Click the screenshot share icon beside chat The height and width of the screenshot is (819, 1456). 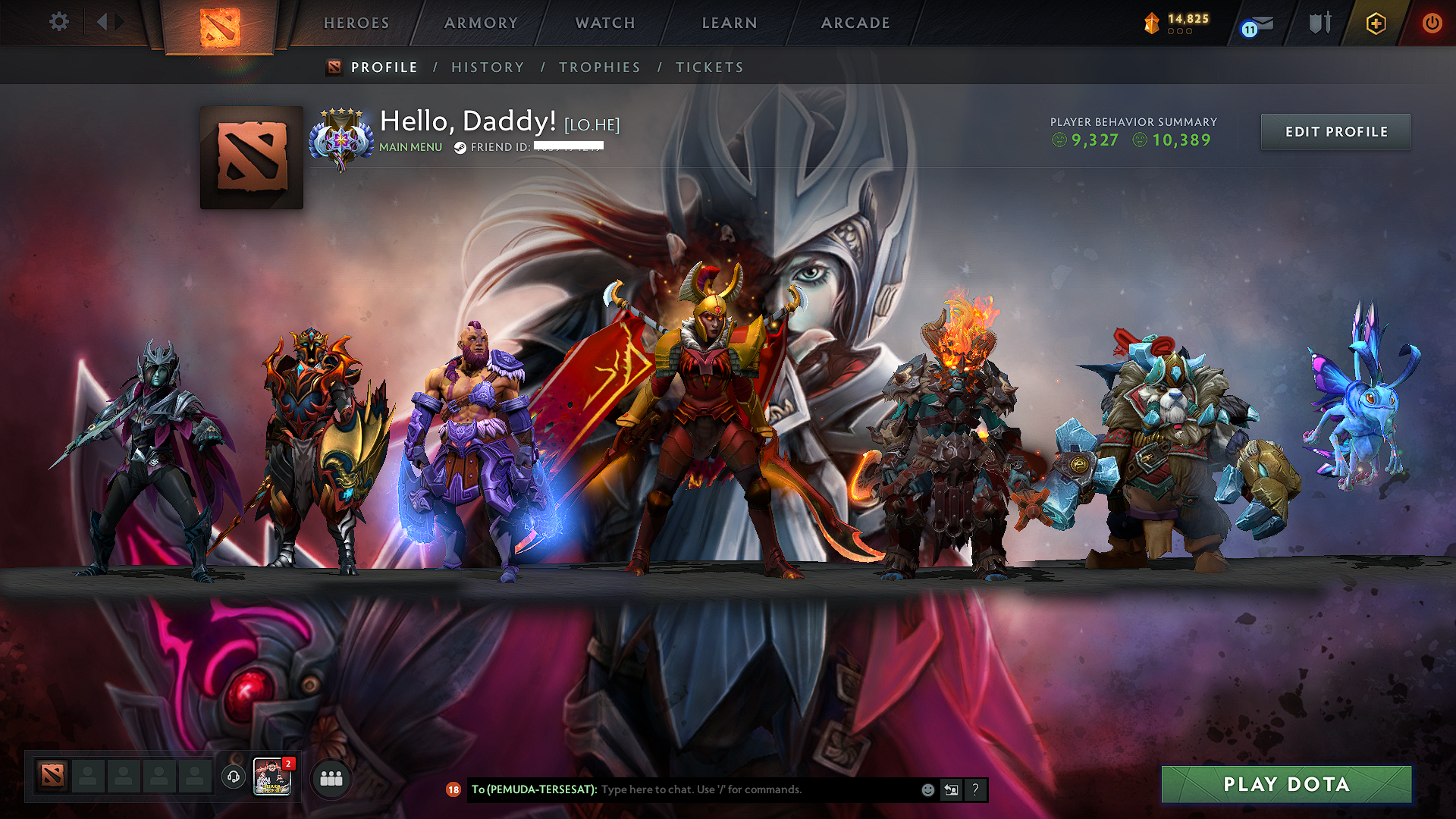(950, 789)
